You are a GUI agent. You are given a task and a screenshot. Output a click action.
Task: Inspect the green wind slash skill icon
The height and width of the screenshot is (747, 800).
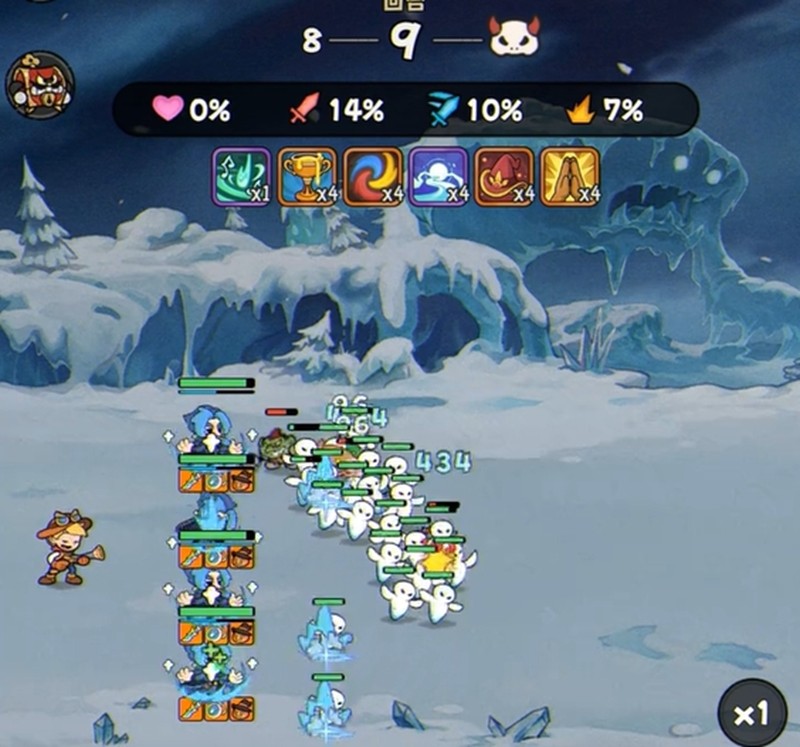tap(241, 176)
